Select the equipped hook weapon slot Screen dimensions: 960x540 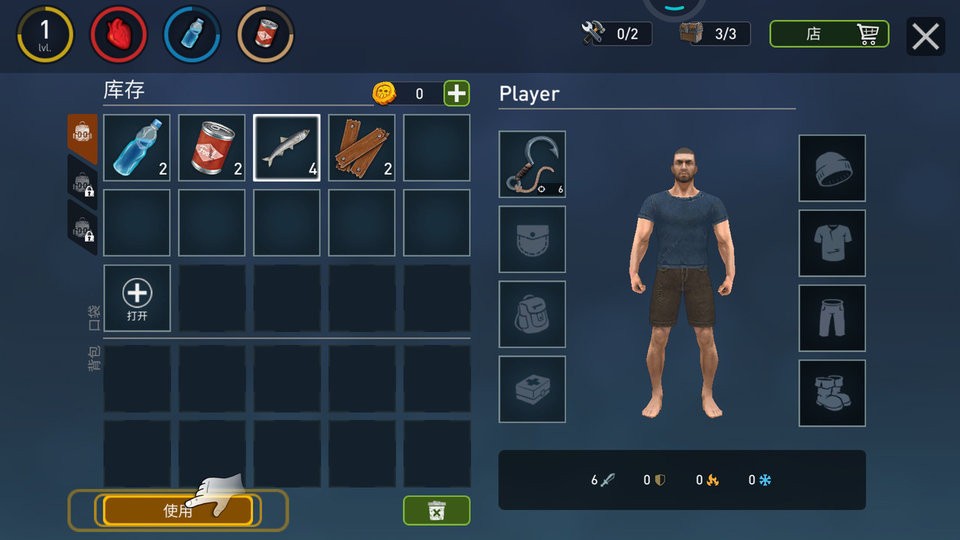532,164
